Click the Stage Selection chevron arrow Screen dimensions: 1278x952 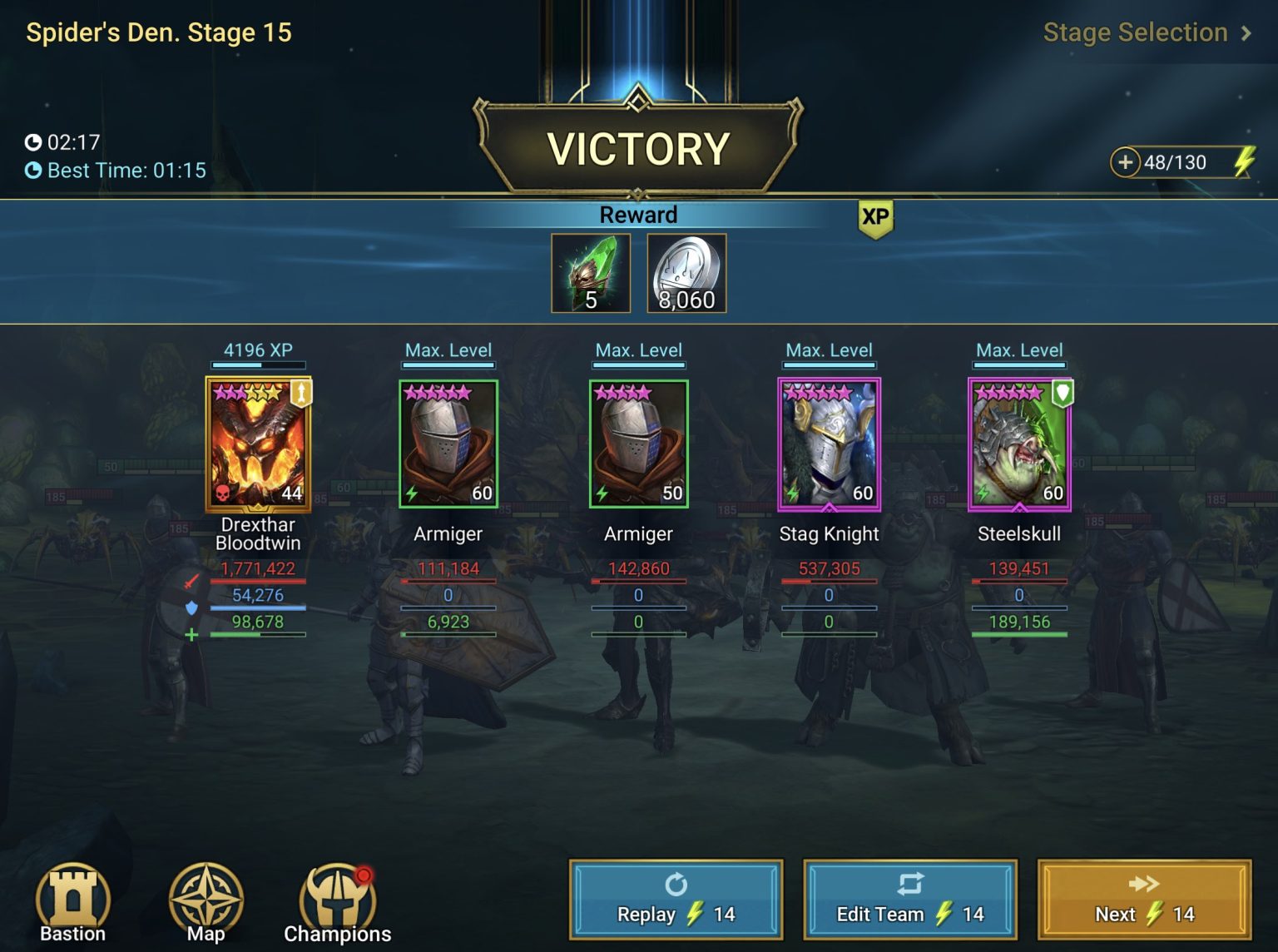tap(1247, 32)
